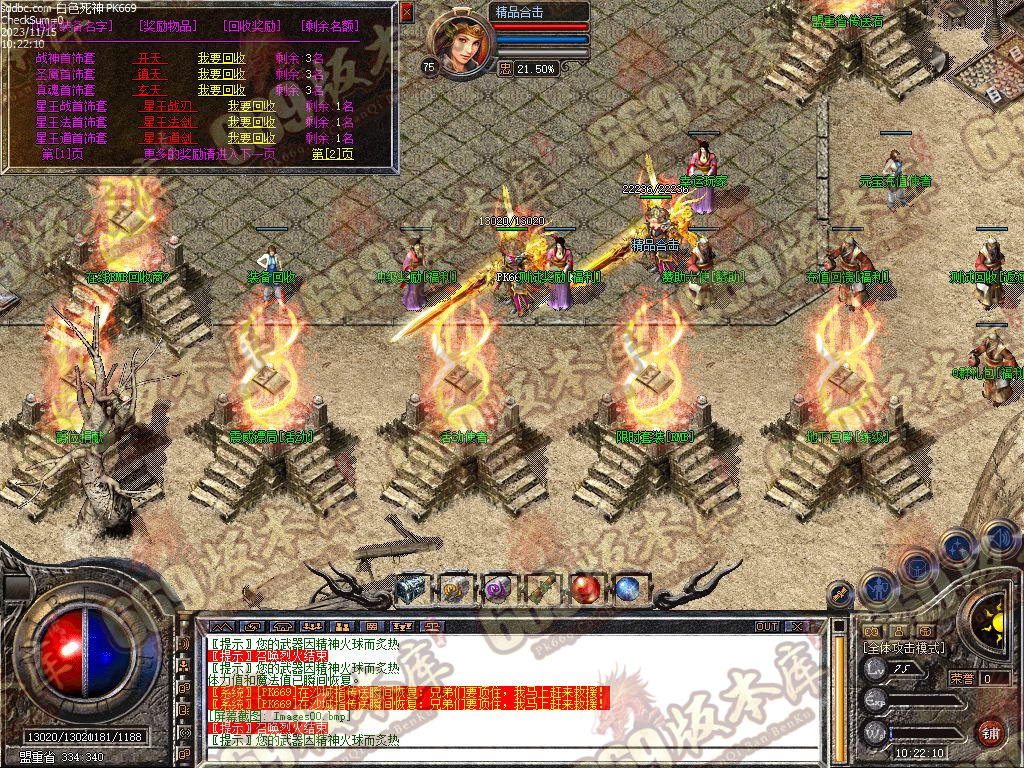The image size is (1024, 768).
Task: Click the OUT button above chat
Action: click(x=766, y=626)
